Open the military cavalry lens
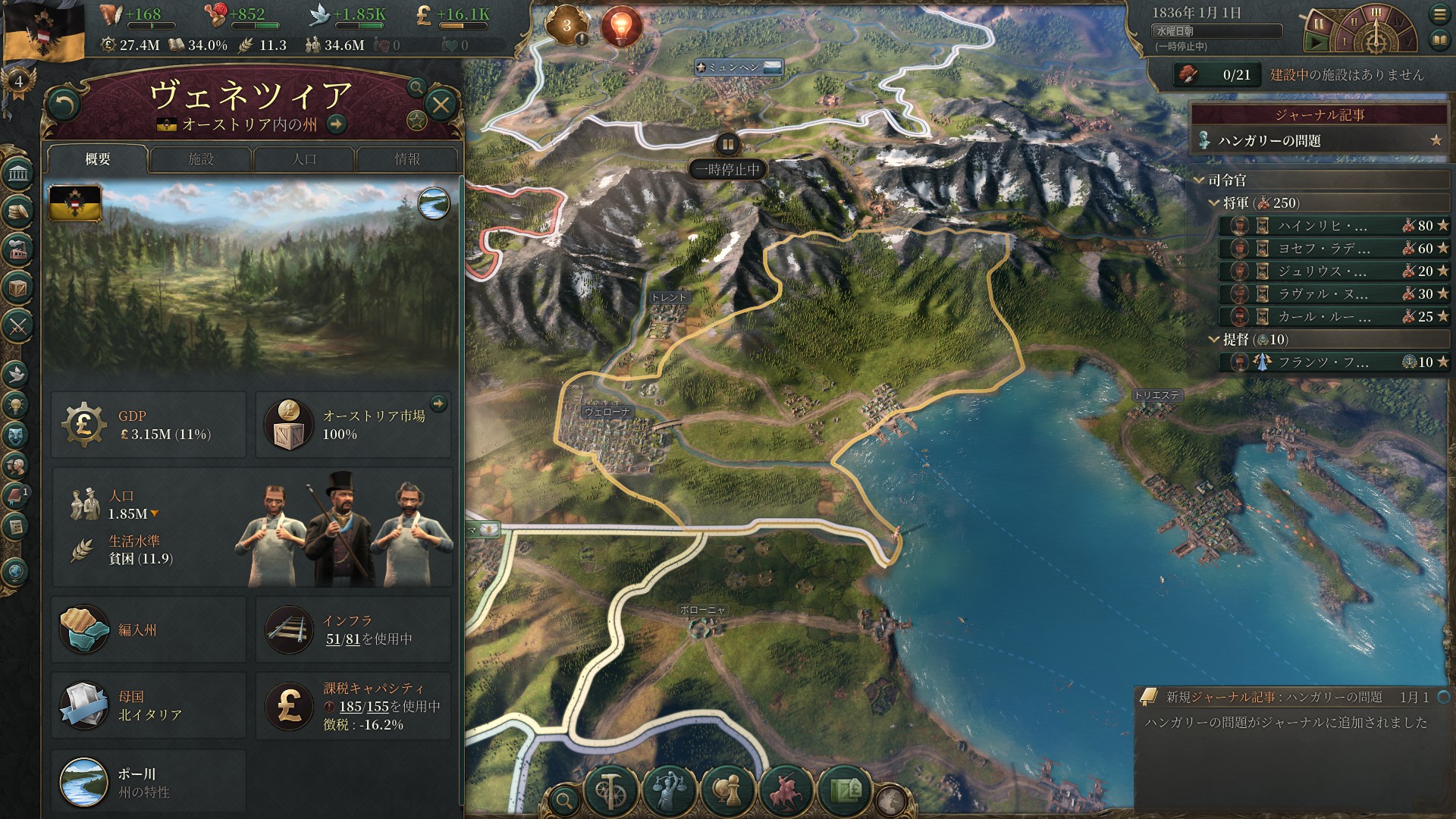 pos(786,790)
